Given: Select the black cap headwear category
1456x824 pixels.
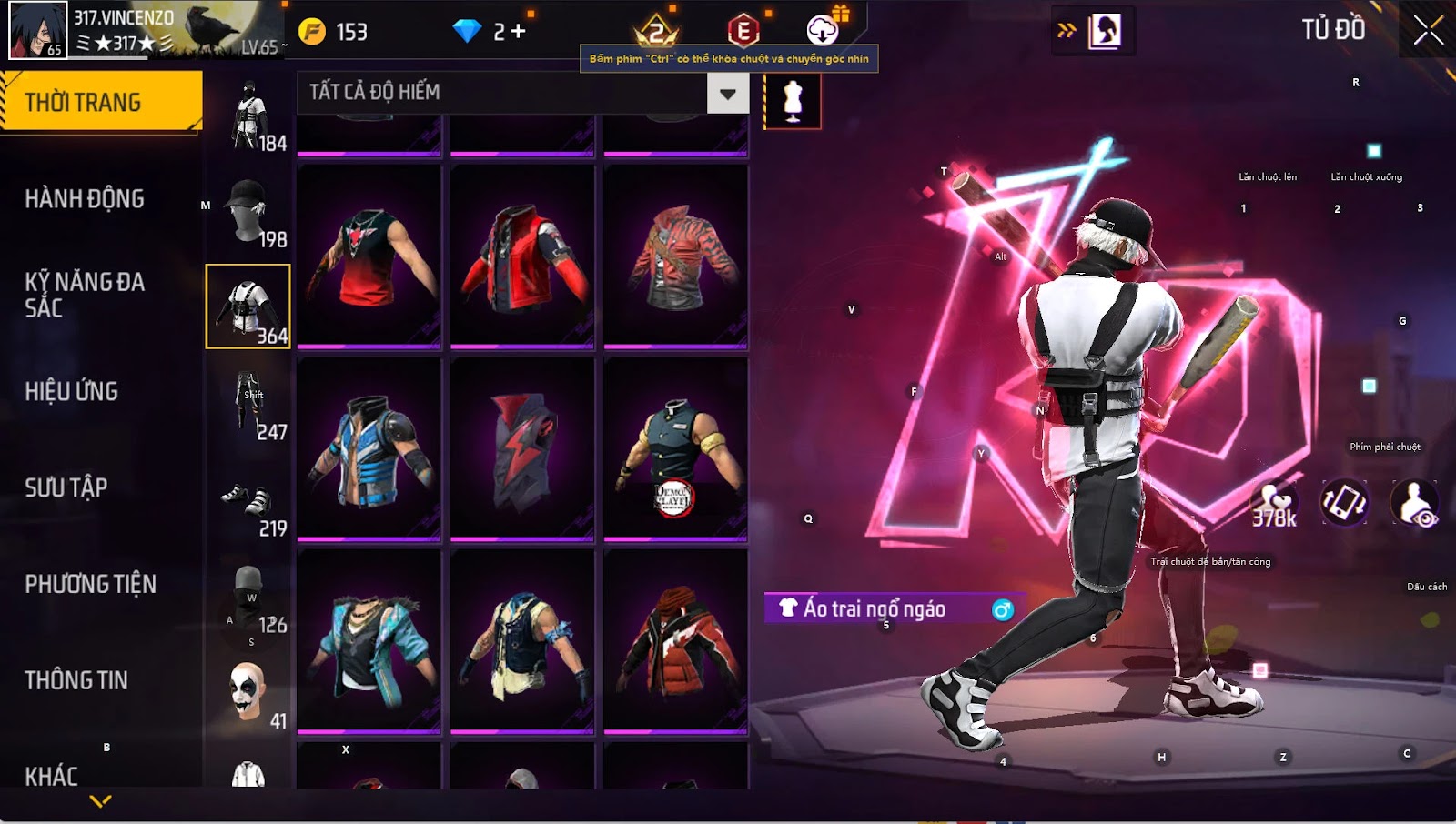Looking at the screenshot, I should click(248, 210).
